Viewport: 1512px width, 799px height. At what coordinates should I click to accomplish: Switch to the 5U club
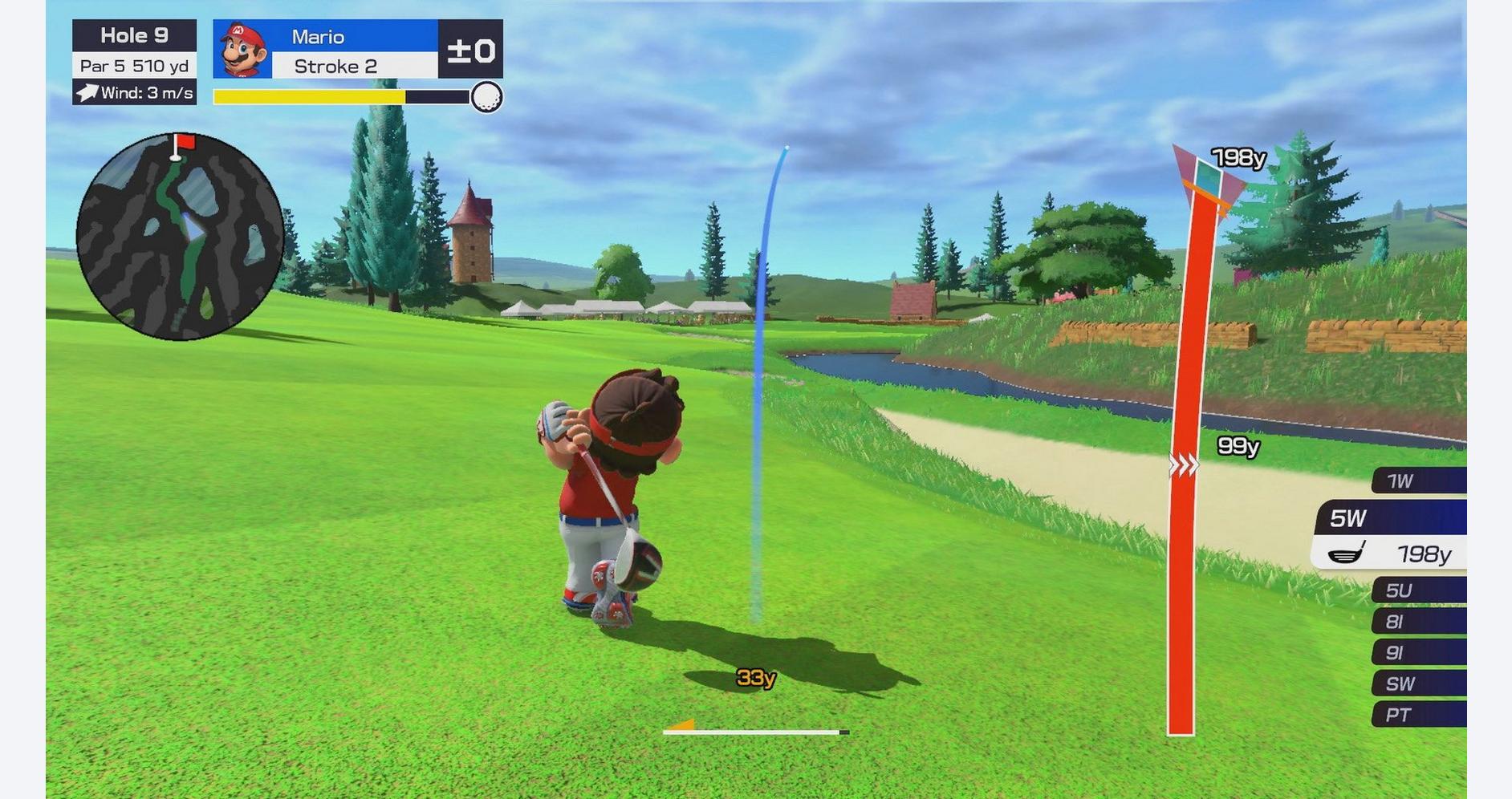(1417, 591)
